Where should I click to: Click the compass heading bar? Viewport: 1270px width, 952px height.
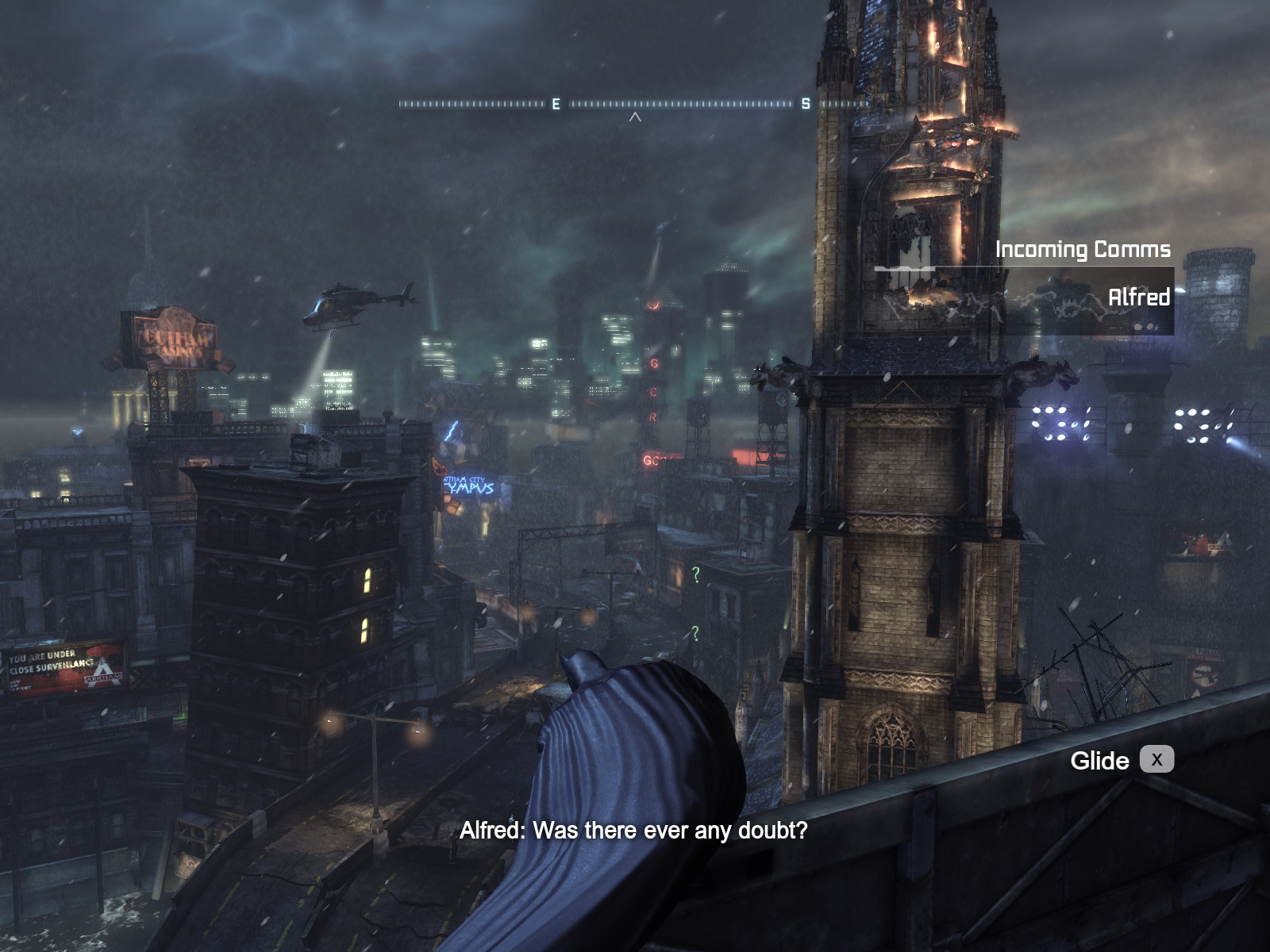633,104
